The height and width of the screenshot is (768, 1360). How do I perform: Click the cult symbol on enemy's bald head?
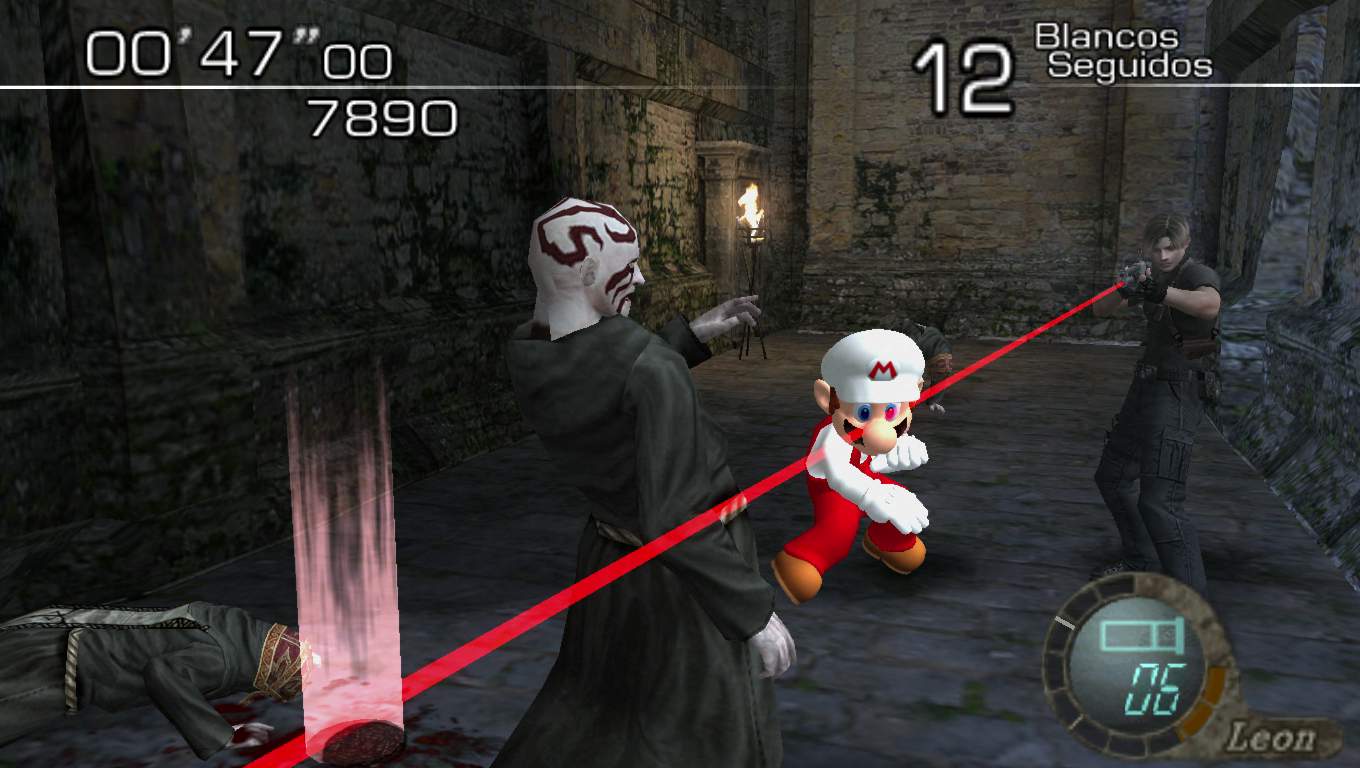pyautogui.click(x=573, y=235)
